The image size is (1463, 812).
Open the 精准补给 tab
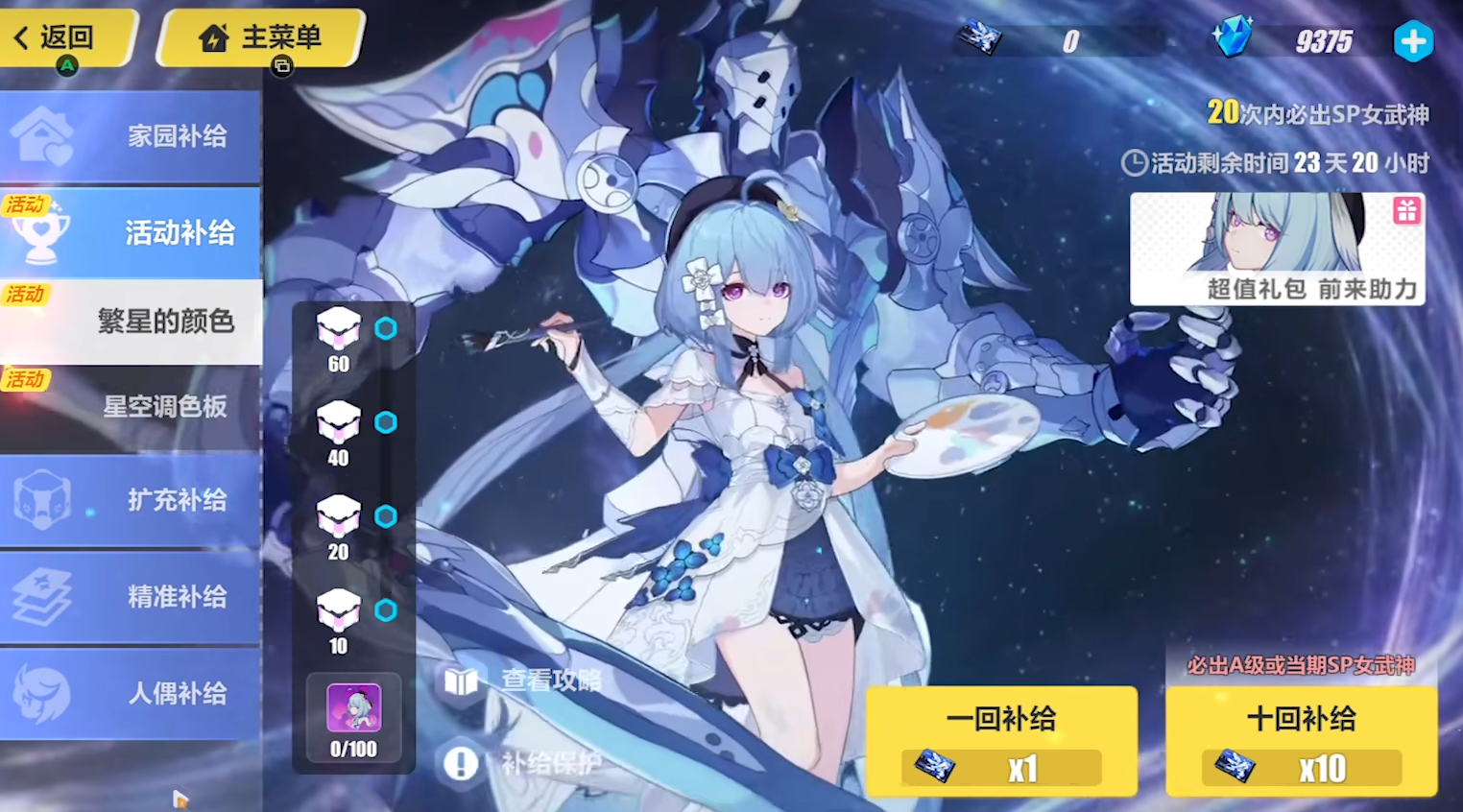pyautogui.click(x=131, y=596)
